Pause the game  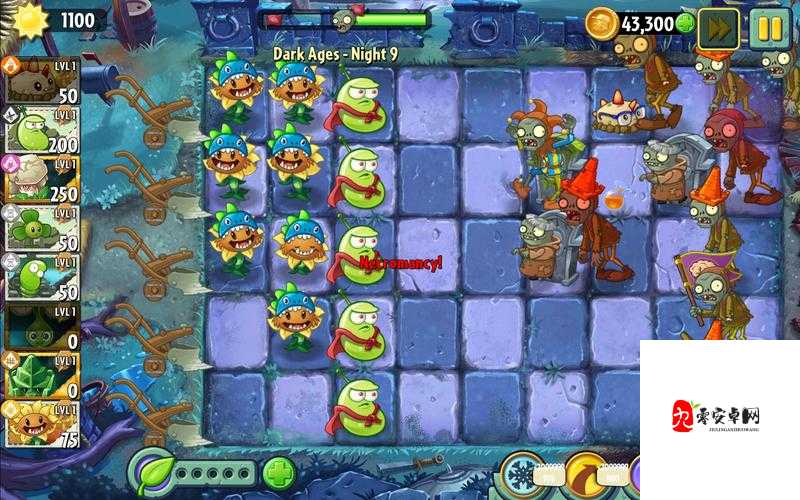[x=769, y=27]
